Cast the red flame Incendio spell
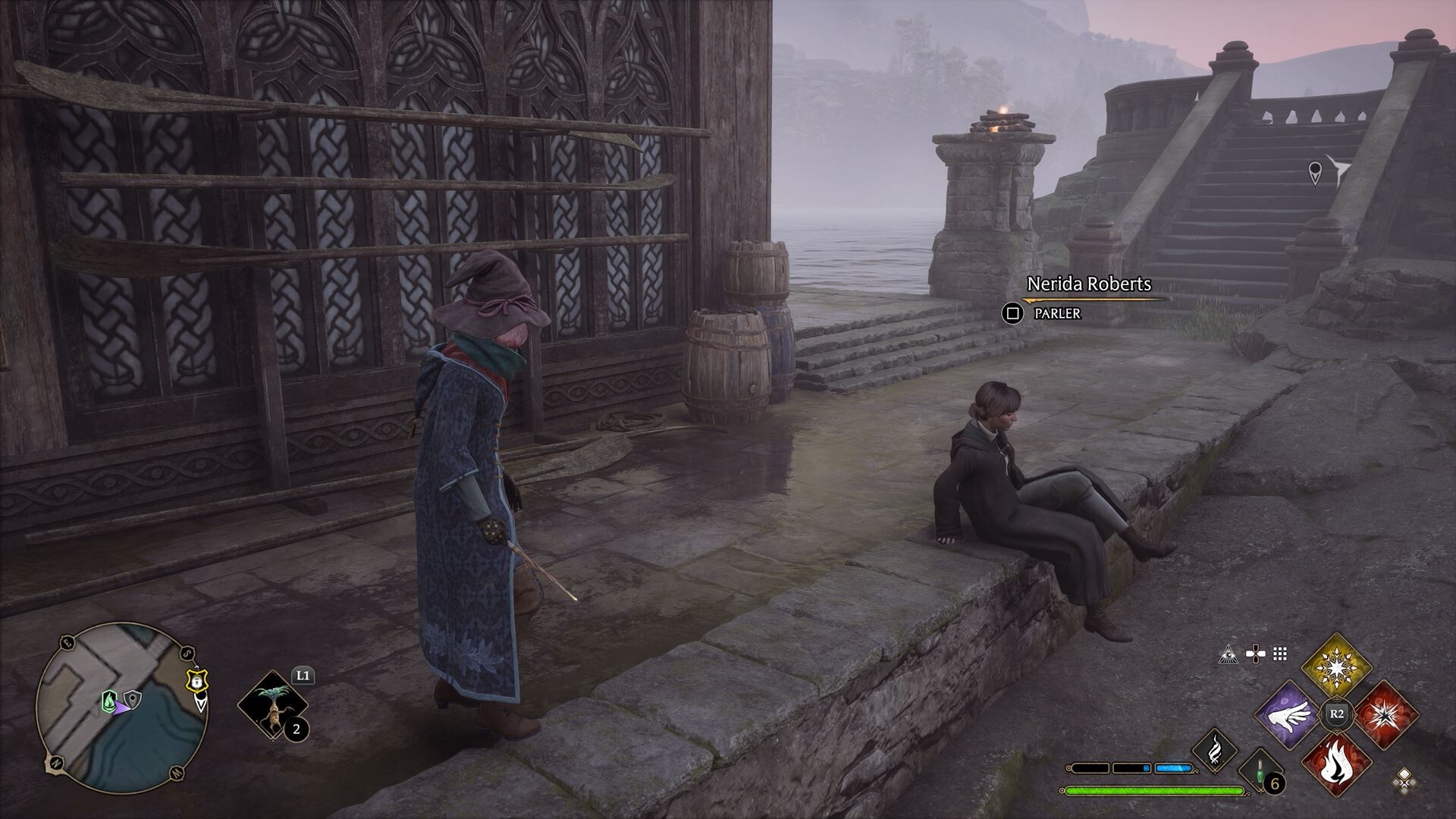 point(1336,763)
